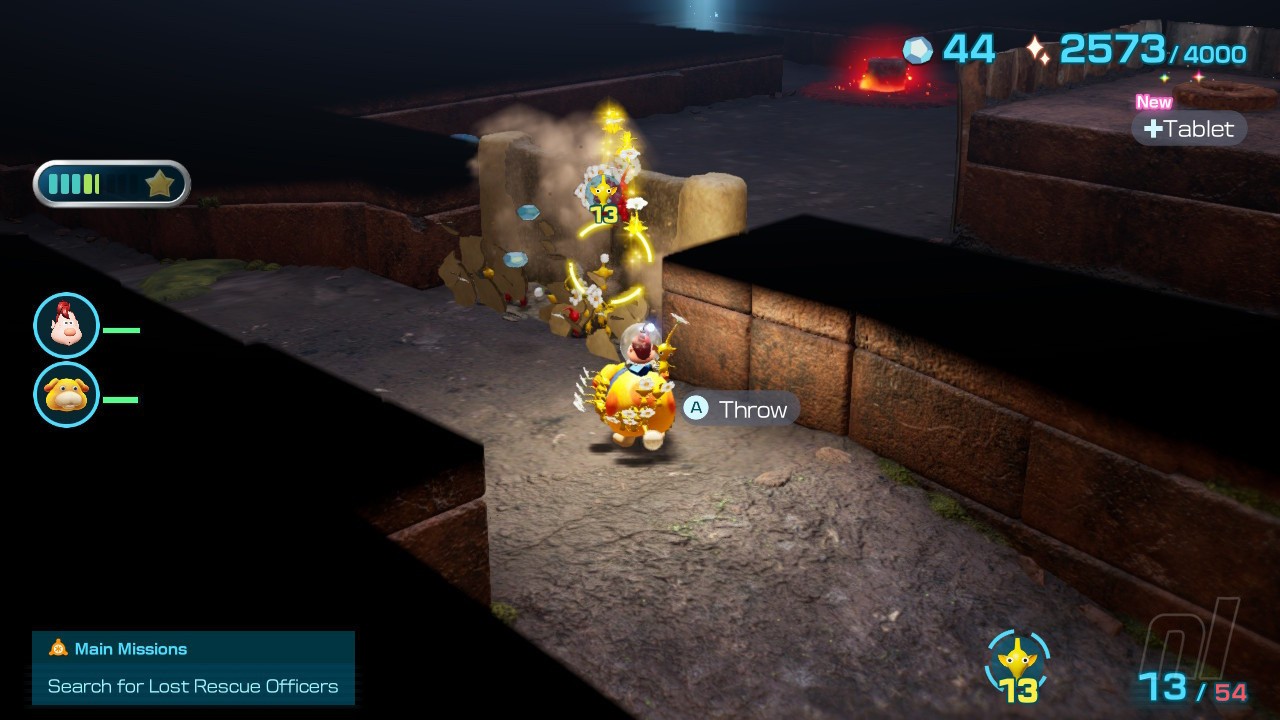Select the yellow Pikmin type icon

tap(1018, 661)
